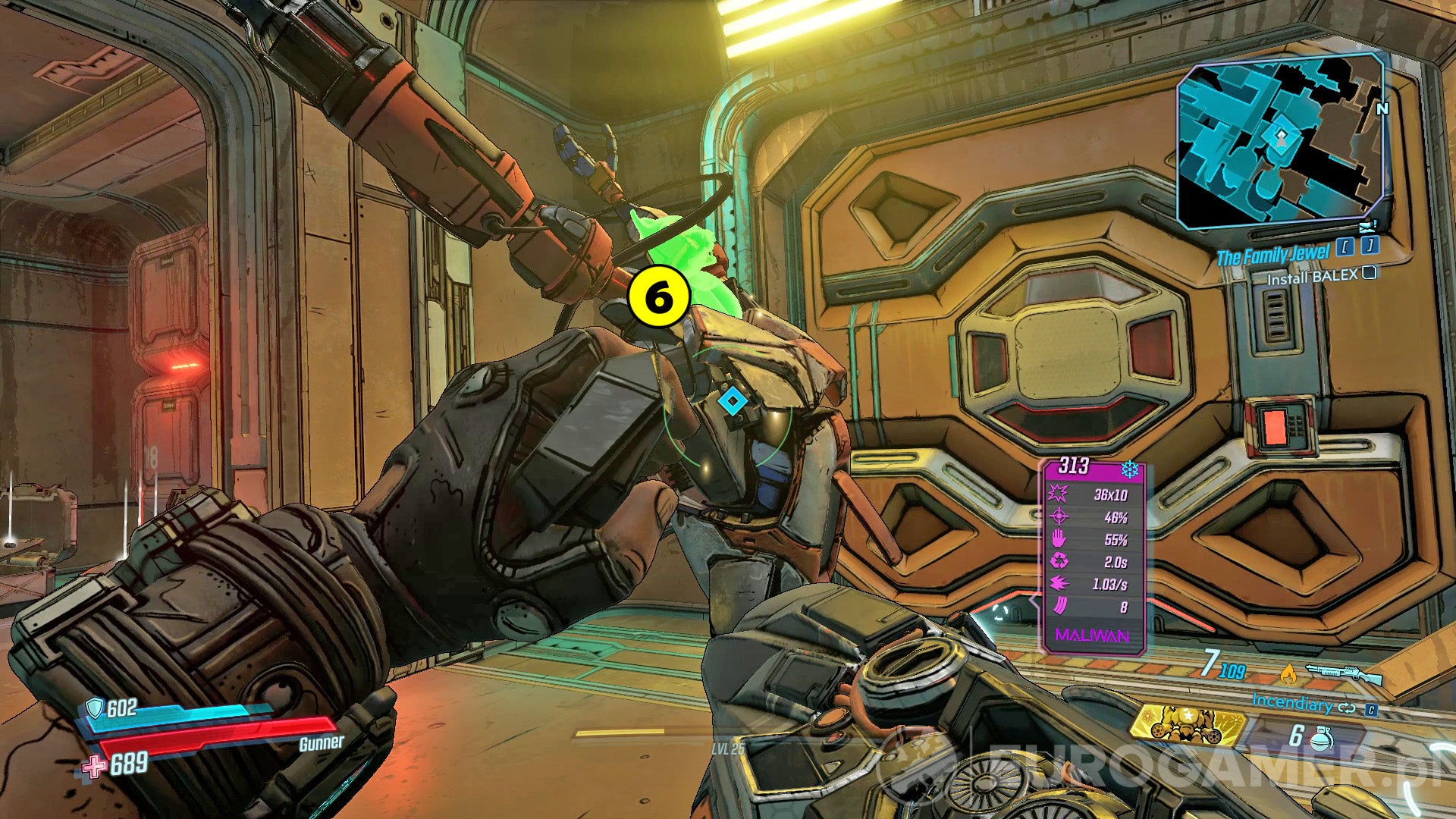The height and width of the screenshot is (819, 1456).
Task: Click the shotgun weapon icon in the ammo display
Action: click(x=1344, y=675)
